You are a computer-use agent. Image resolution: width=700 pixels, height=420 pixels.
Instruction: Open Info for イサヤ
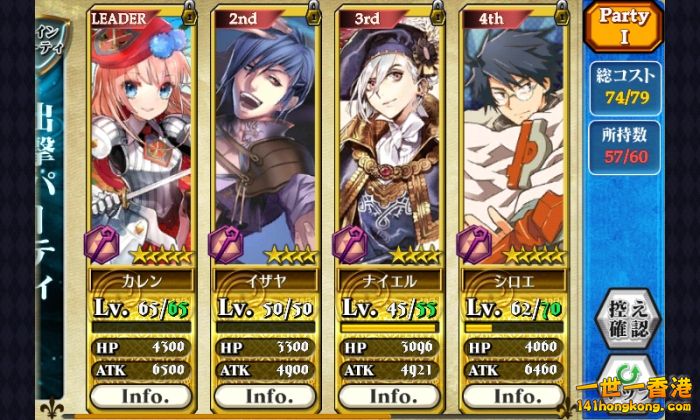coord(267,395)
